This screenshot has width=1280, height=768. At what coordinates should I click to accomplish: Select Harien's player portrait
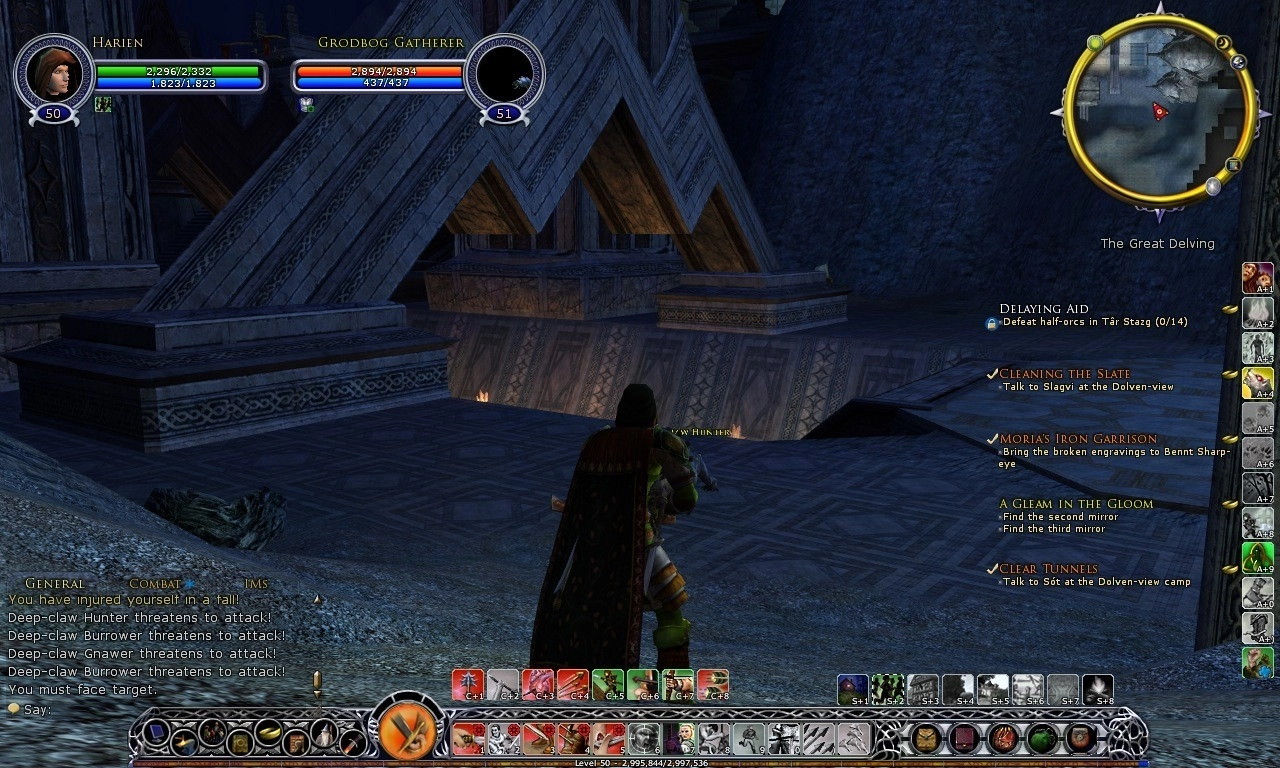pyautogui.click(x=53, y=73)
